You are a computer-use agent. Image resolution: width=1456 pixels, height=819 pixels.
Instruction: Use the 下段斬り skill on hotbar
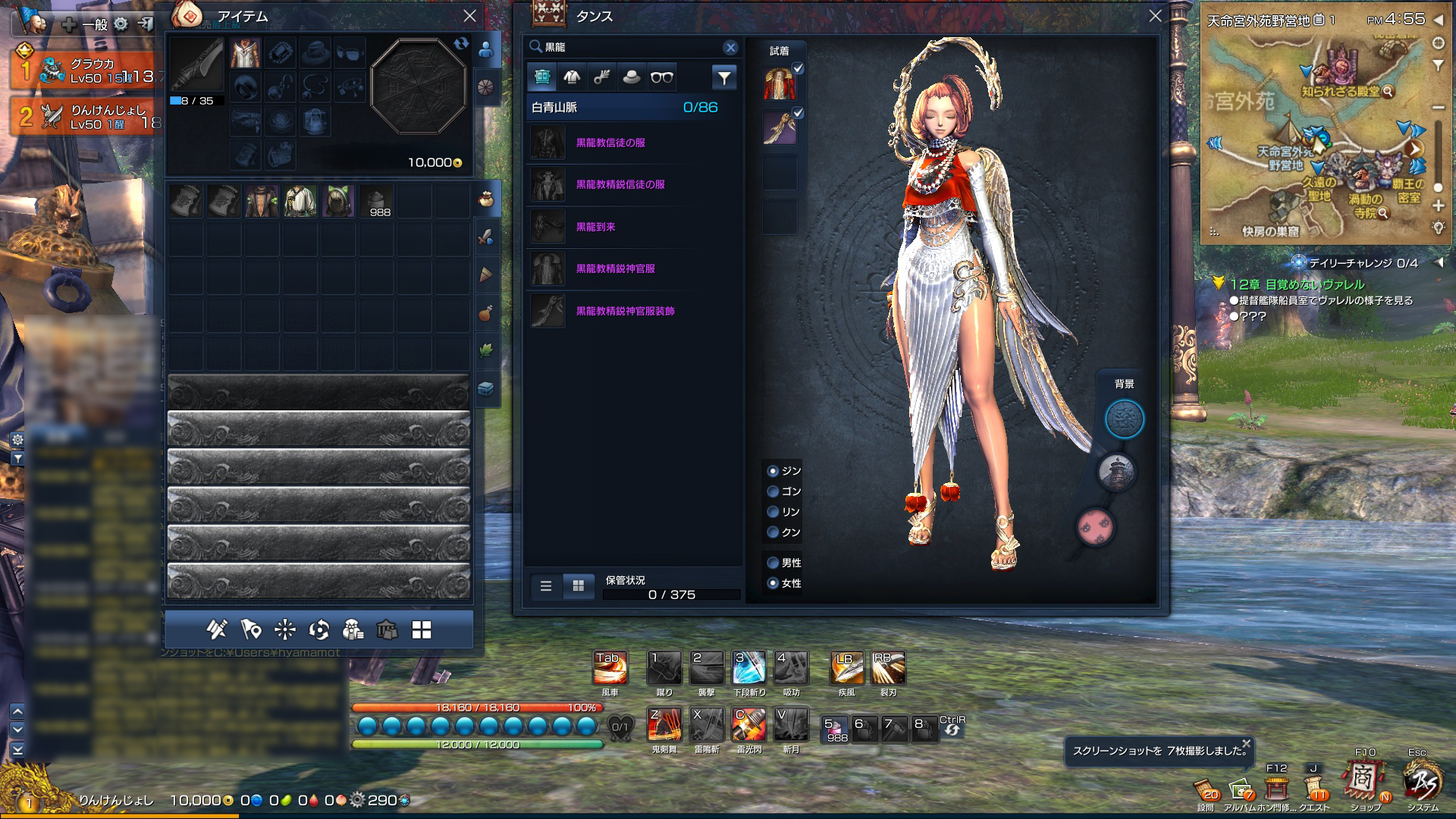tap(748, 668)
